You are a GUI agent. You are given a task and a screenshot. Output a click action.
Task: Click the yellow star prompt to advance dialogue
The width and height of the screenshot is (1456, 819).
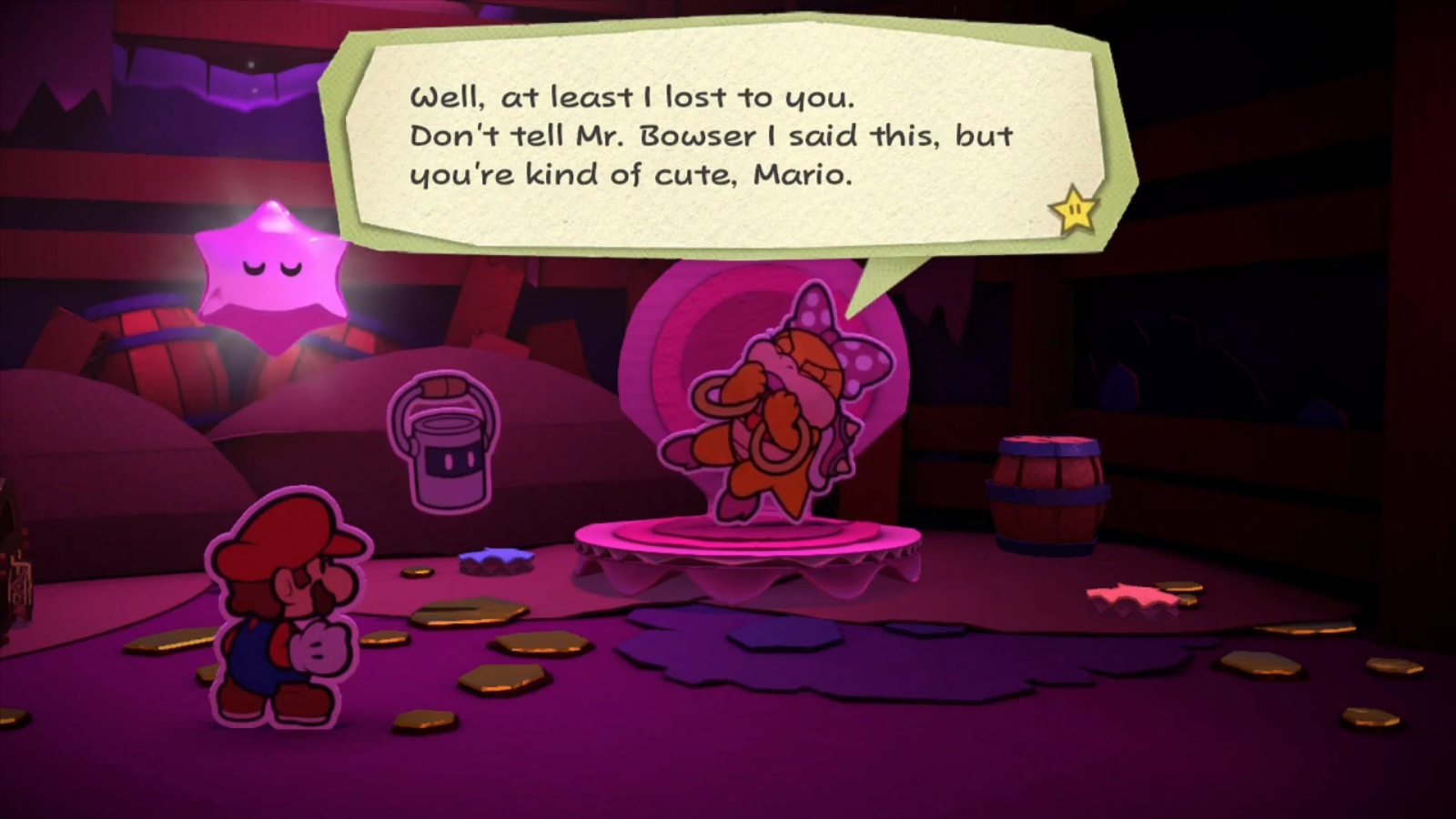[1072, 211]
